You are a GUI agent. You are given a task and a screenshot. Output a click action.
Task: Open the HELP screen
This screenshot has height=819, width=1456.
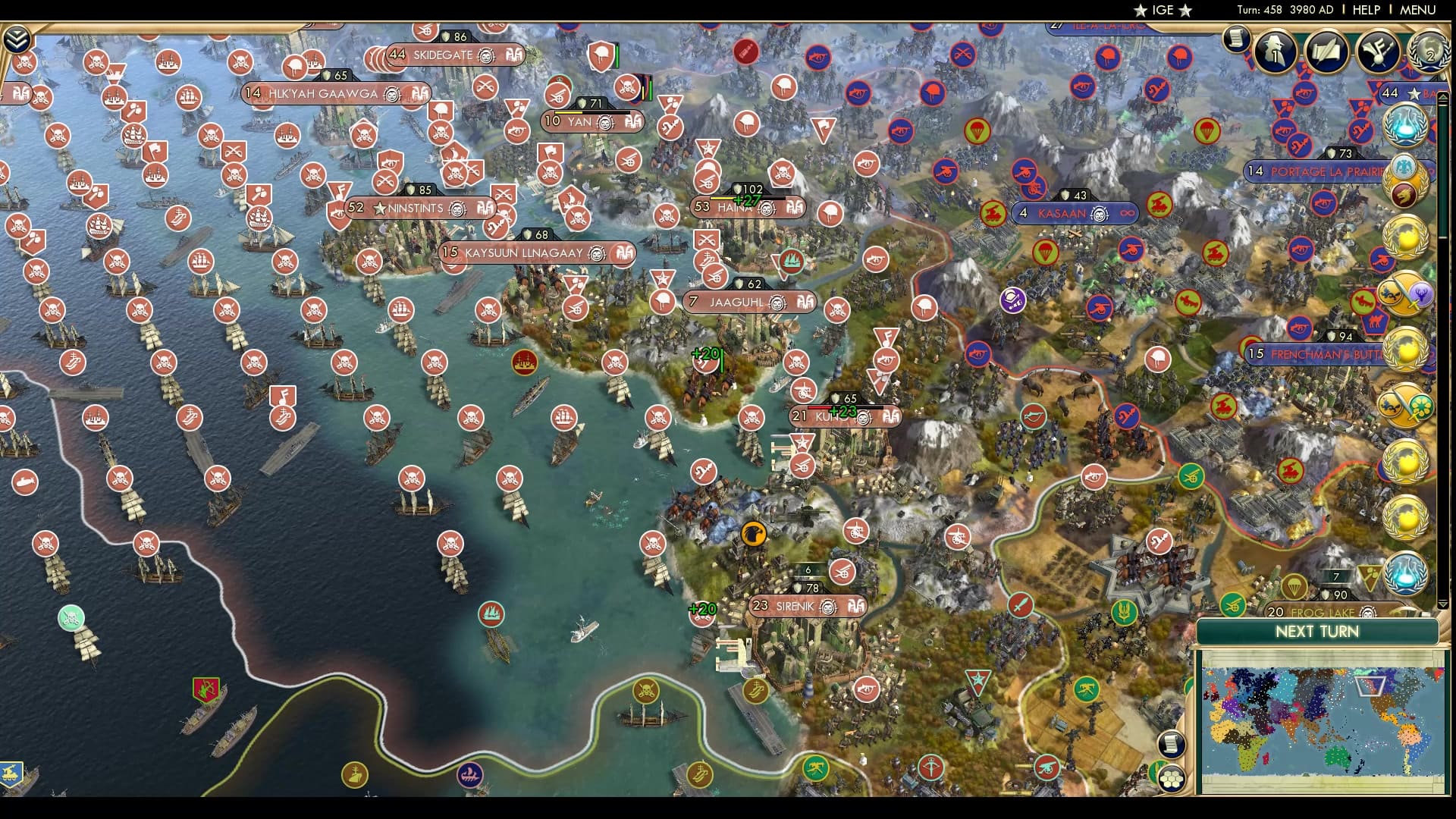pos(1366,10)
